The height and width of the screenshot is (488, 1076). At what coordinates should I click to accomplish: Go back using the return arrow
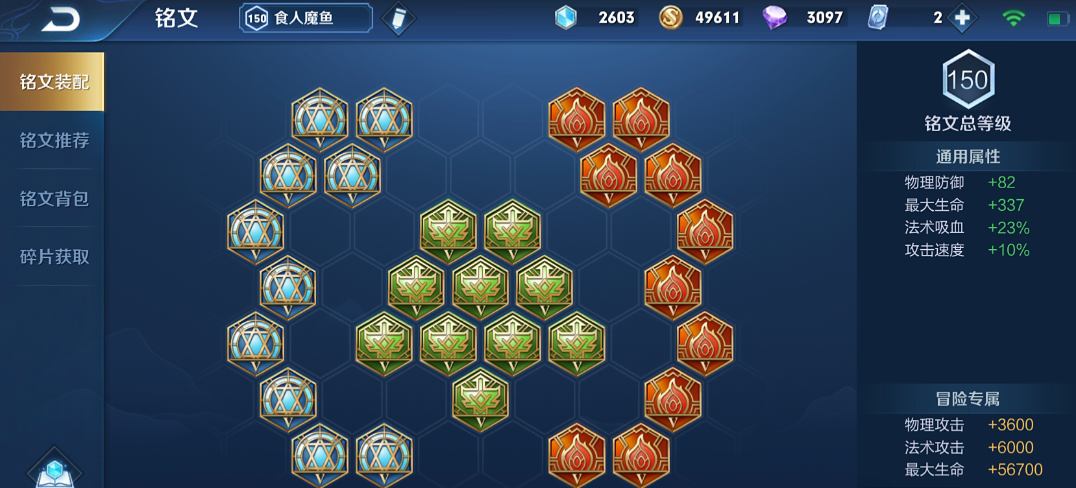pyautogui.click(x=62, y=18)
